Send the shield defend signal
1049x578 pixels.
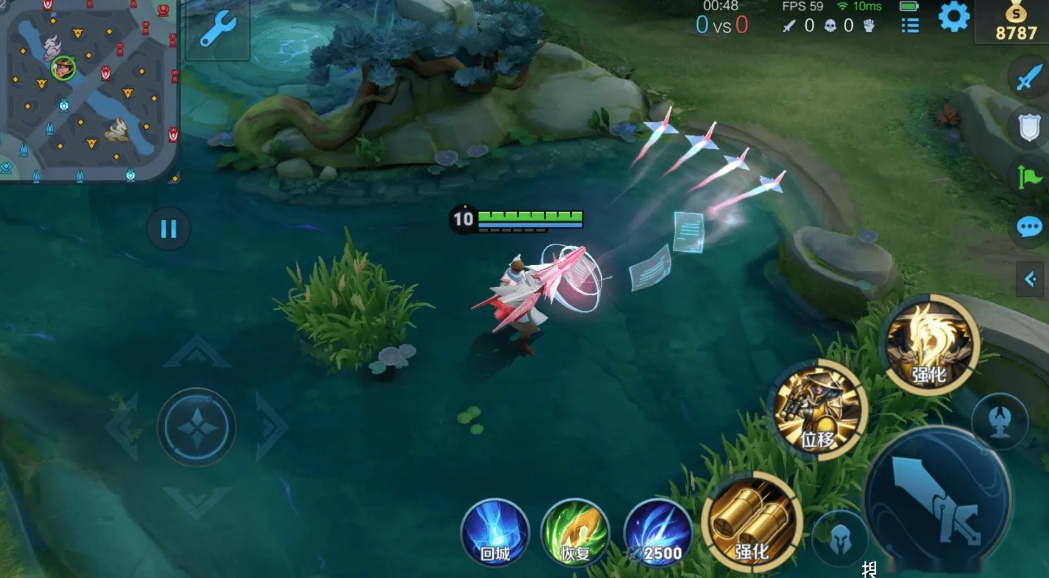coord(1029,127)
